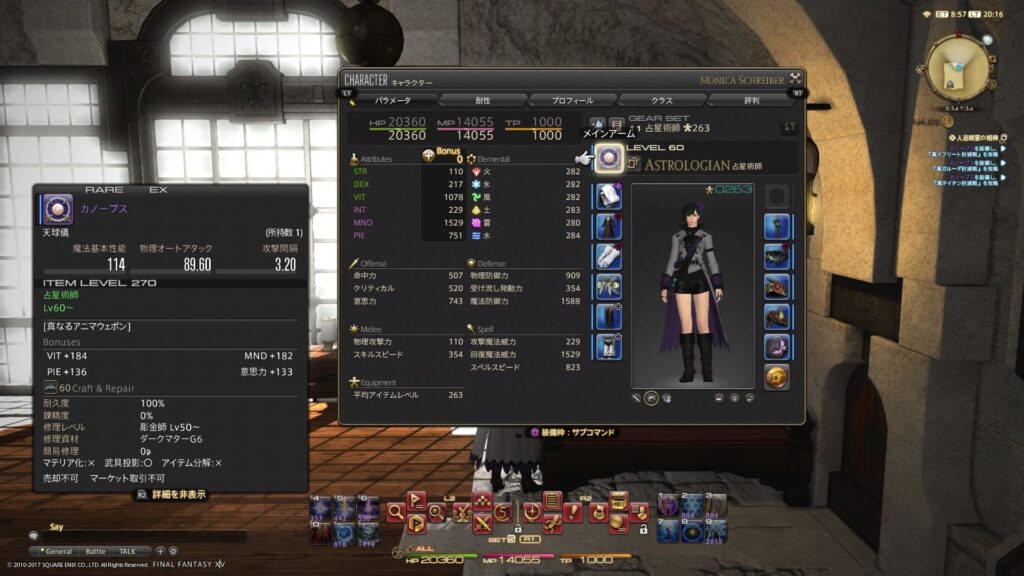Select the クラス tab

pos(662,100)
